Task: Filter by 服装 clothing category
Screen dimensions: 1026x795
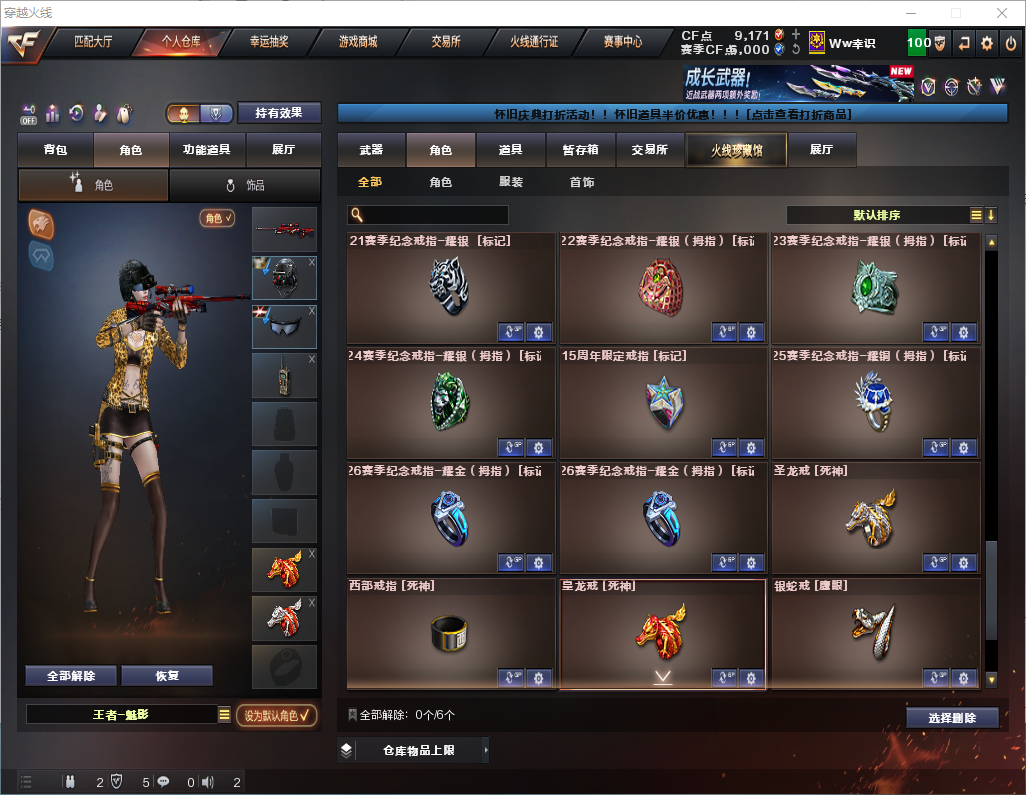Action: coord(511,182)
